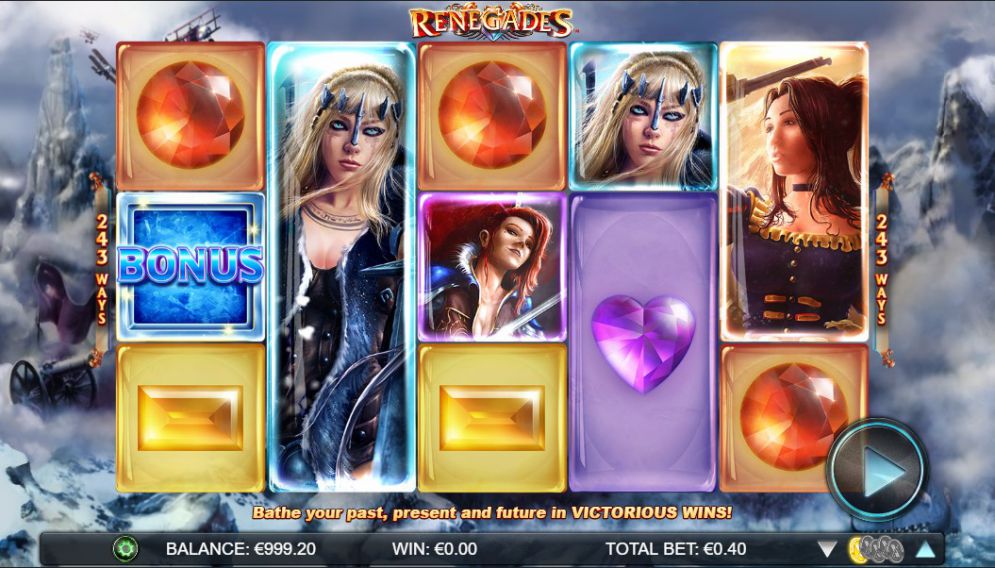The width and height of the screenshot is (995, 568).
Task: Open the green gear settings menu
Action: click(125, 548)
